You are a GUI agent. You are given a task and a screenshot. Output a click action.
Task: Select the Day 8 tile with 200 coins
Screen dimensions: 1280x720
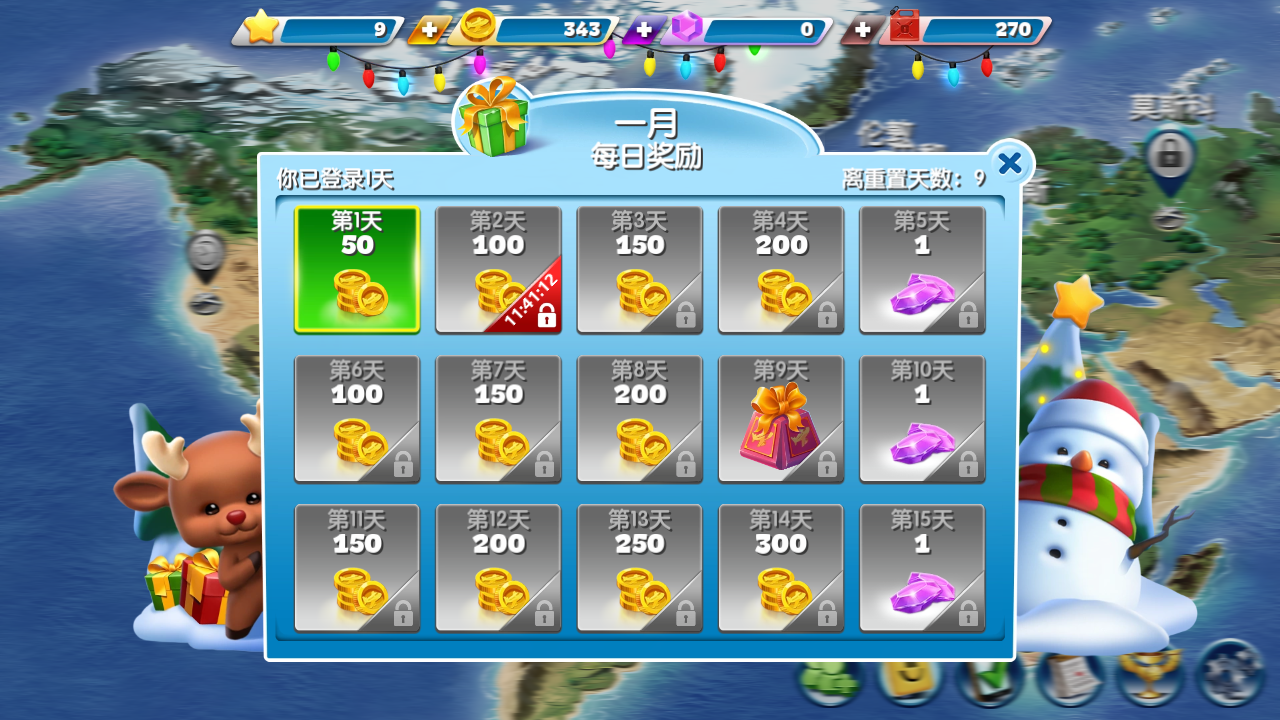coord(640,419)
